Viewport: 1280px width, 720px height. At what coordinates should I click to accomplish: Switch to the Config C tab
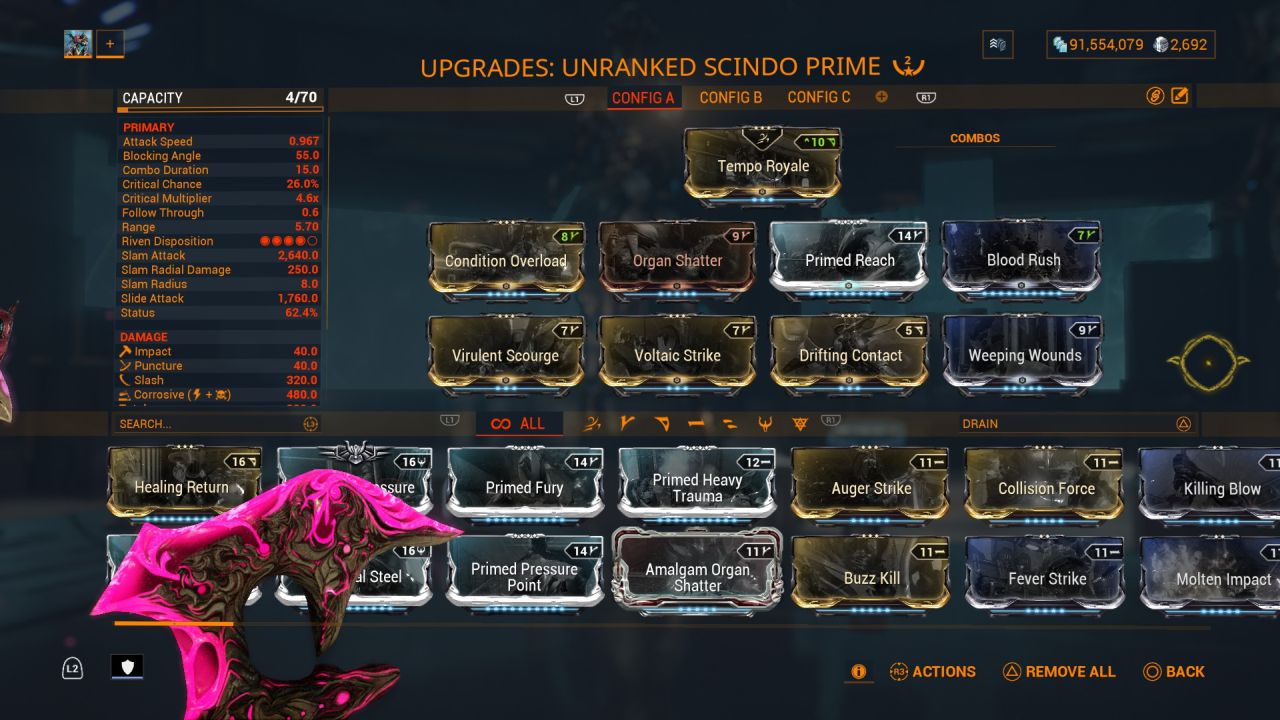[x=819, y=97]
